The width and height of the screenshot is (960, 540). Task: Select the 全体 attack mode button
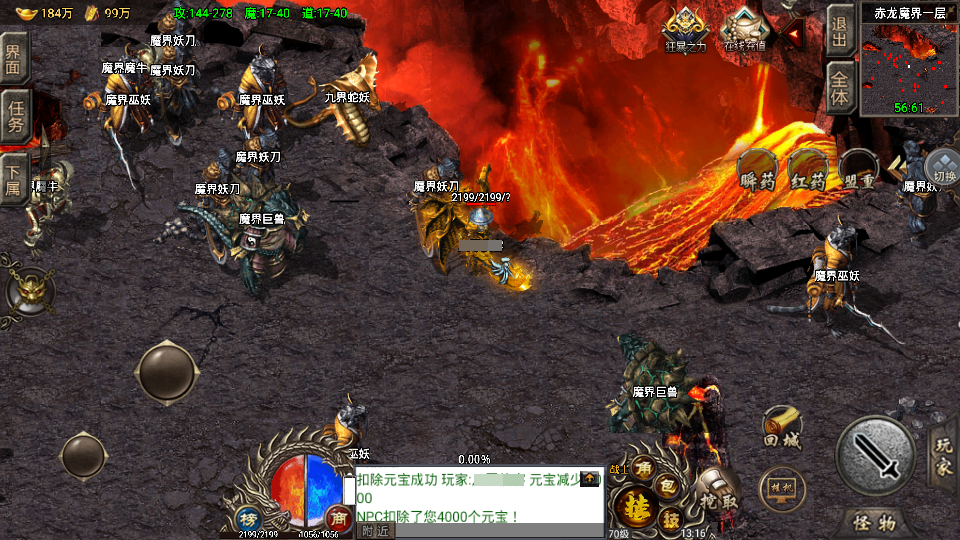coord(840,90)
